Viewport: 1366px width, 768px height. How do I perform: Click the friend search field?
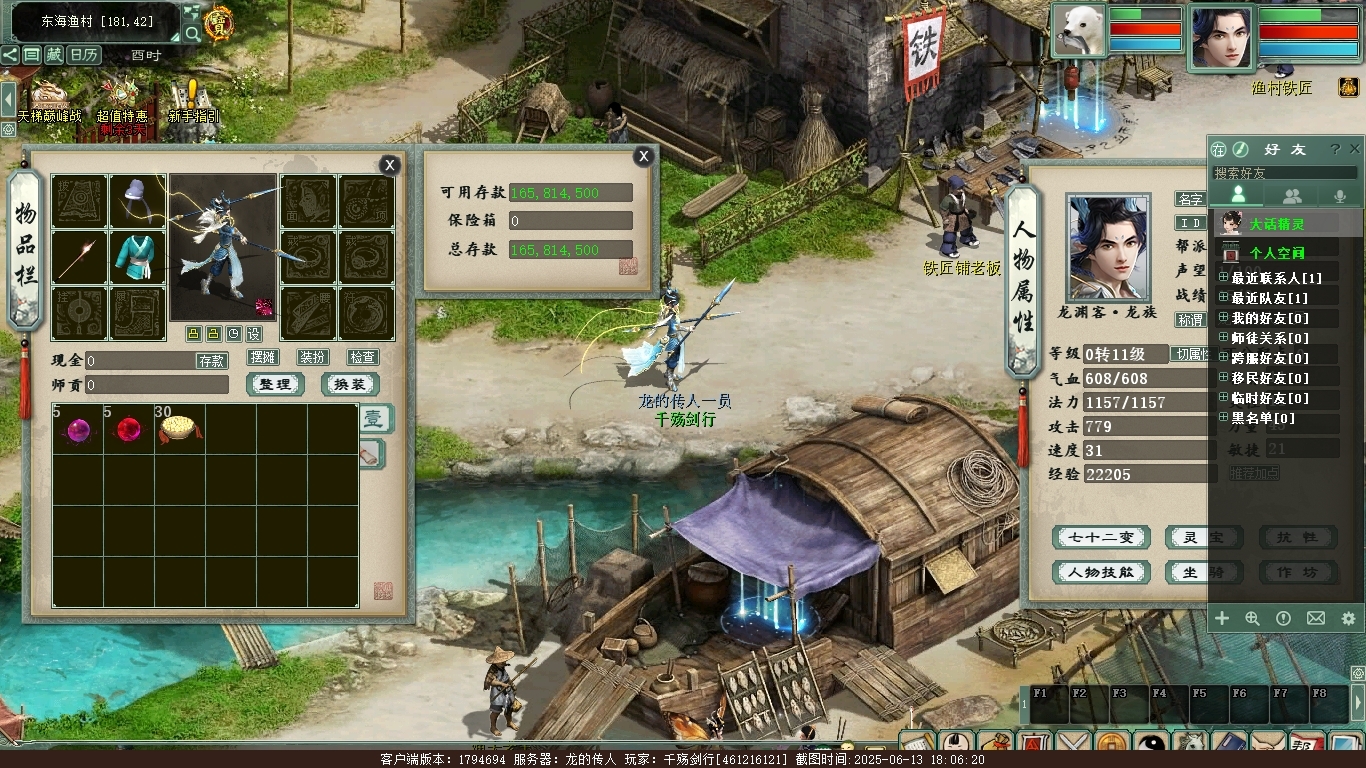[1285, 173]
